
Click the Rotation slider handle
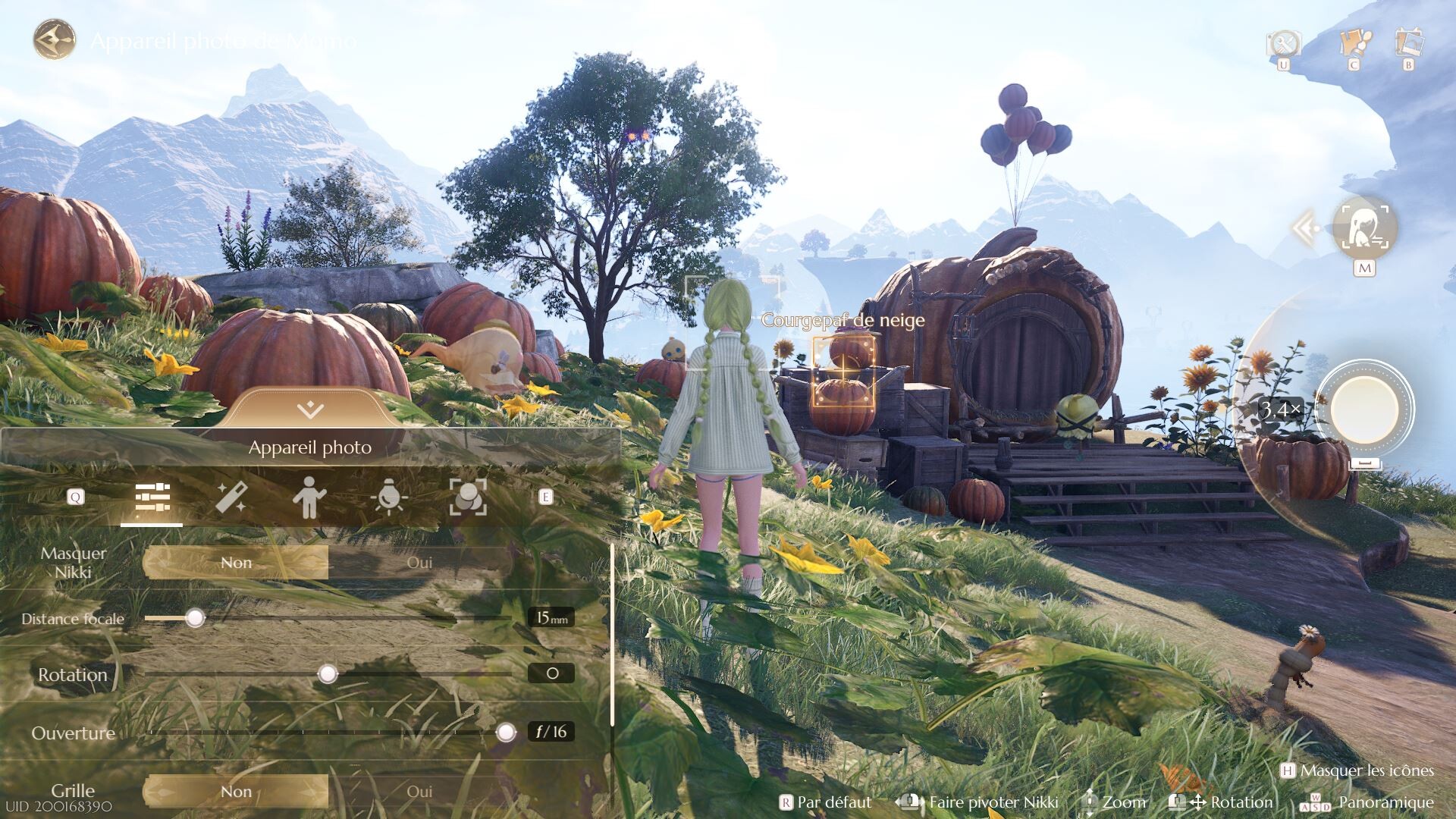[328, 673]
